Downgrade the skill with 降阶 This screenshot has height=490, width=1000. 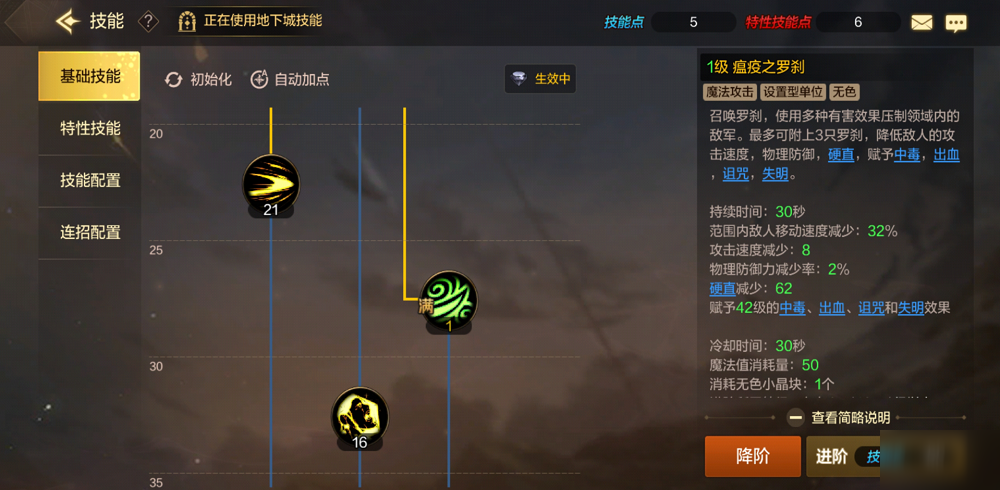(752, 456)
